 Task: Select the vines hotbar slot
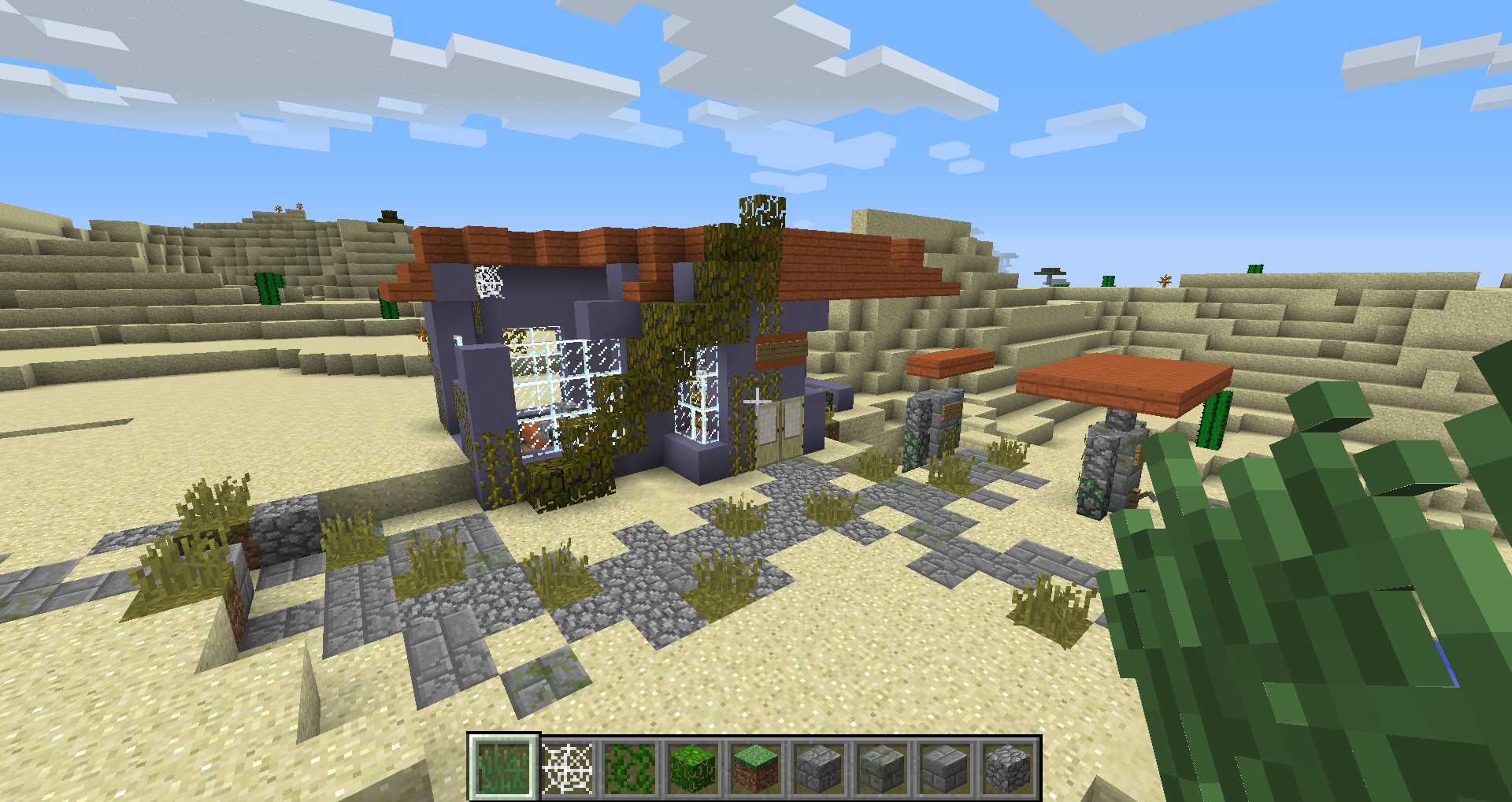[630, 768]
